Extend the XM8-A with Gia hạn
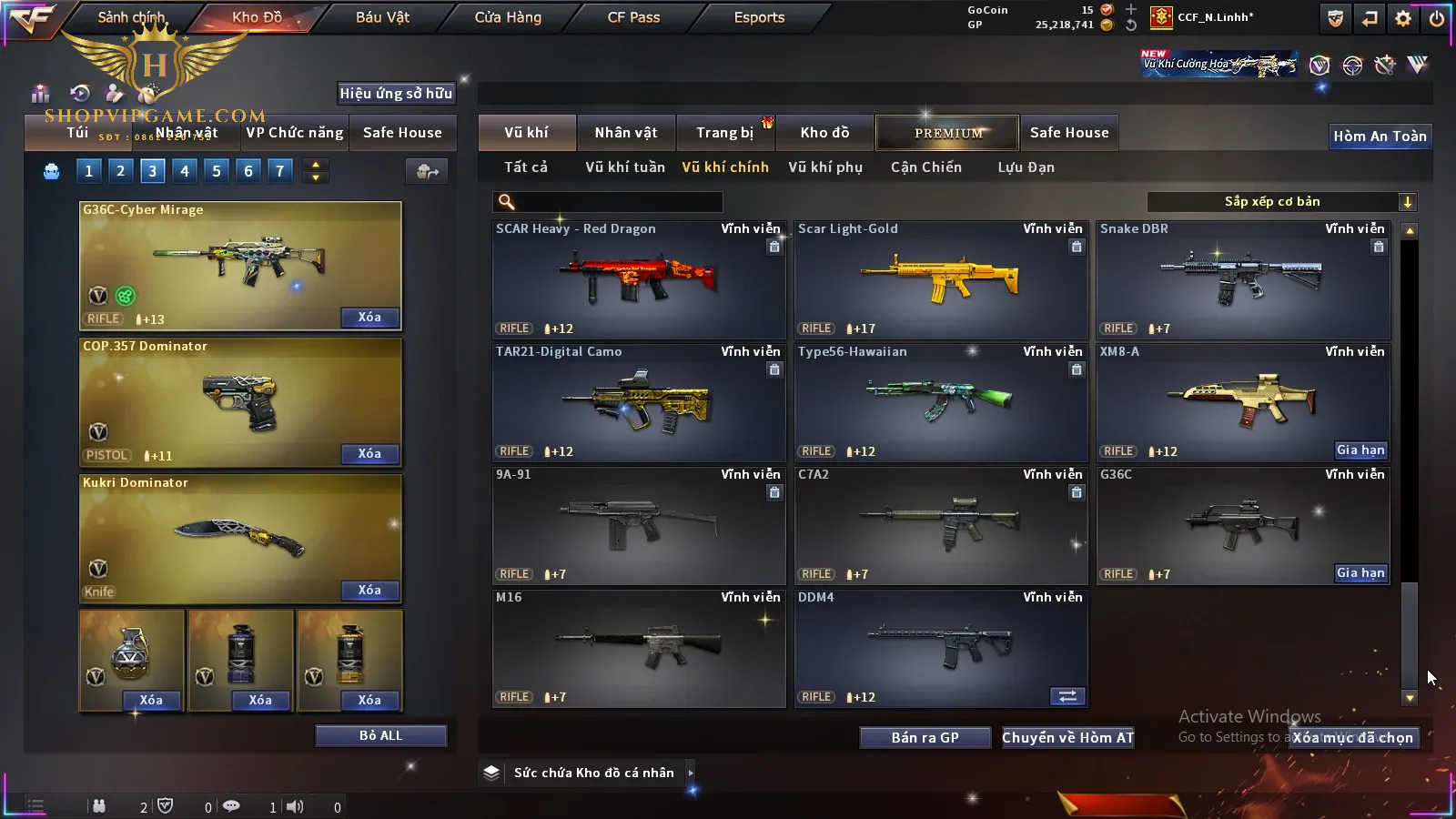 click(1360, 450)
